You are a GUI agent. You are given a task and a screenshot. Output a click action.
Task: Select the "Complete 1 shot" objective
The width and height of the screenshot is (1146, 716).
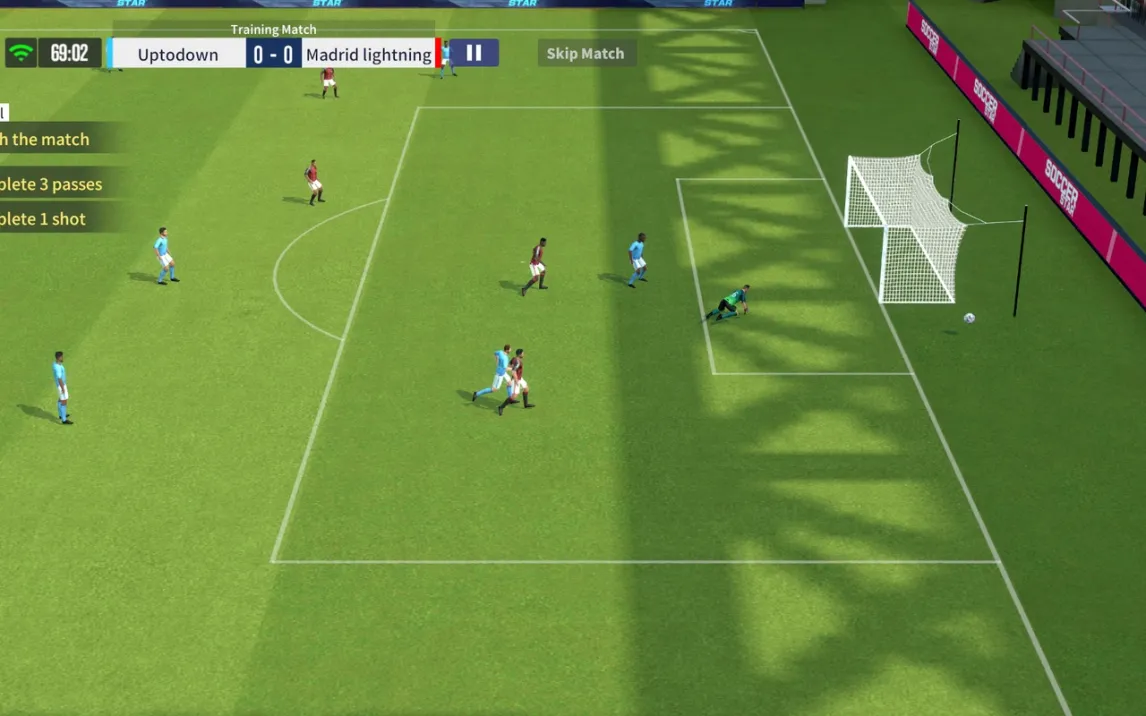[44, 219]
